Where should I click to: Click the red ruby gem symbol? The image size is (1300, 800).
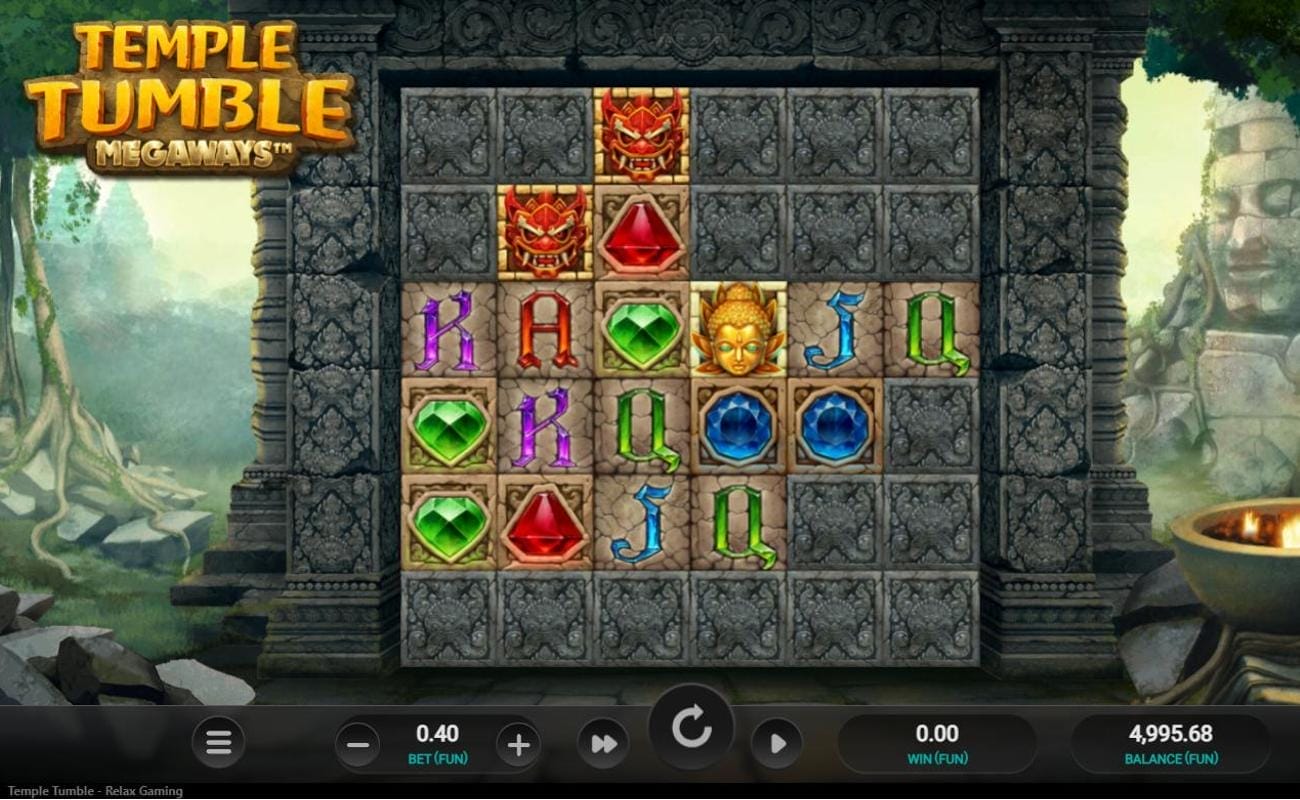641,236
